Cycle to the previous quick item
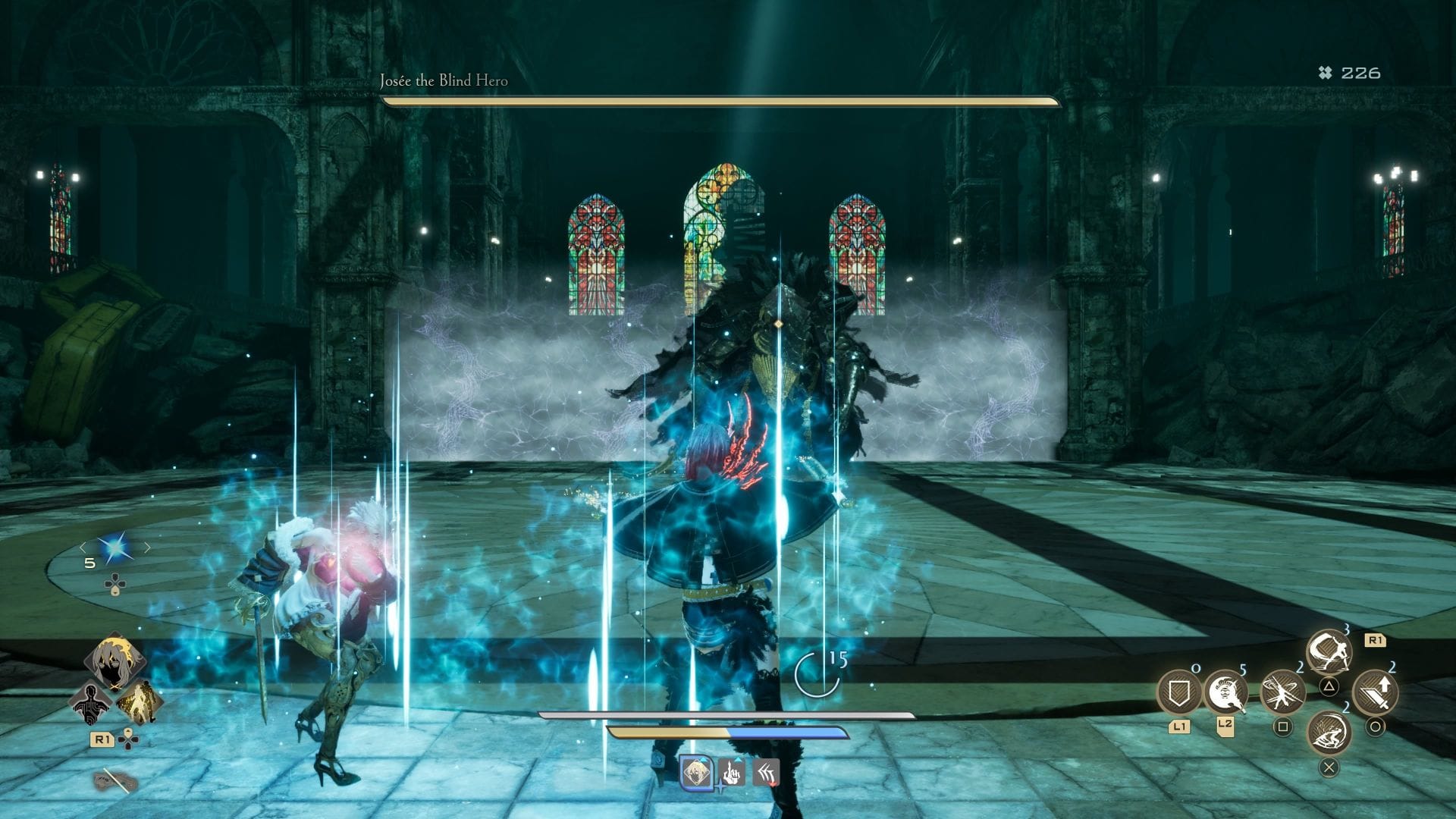Screen dimensions: 1456x819 pyautogui.click(x=83, y=548)
